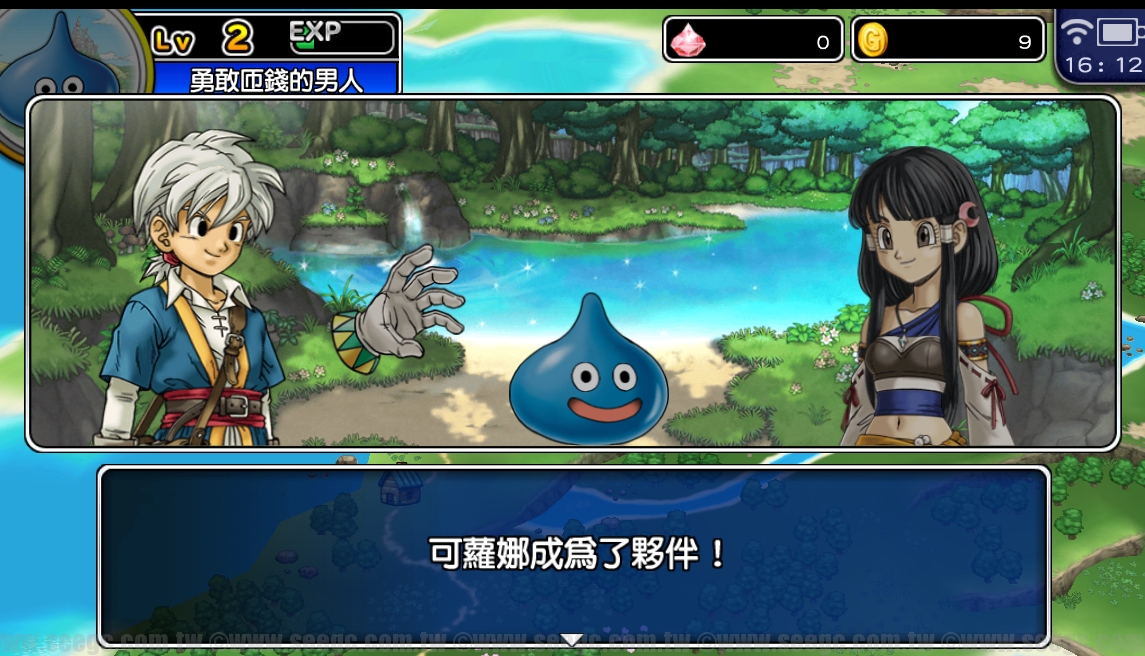The width and height of the screenshot is (1145, 656).
Task: Tap the dialogue box reading 可蘿娜成為了夥伴!
Action: [x=574, y=554]
